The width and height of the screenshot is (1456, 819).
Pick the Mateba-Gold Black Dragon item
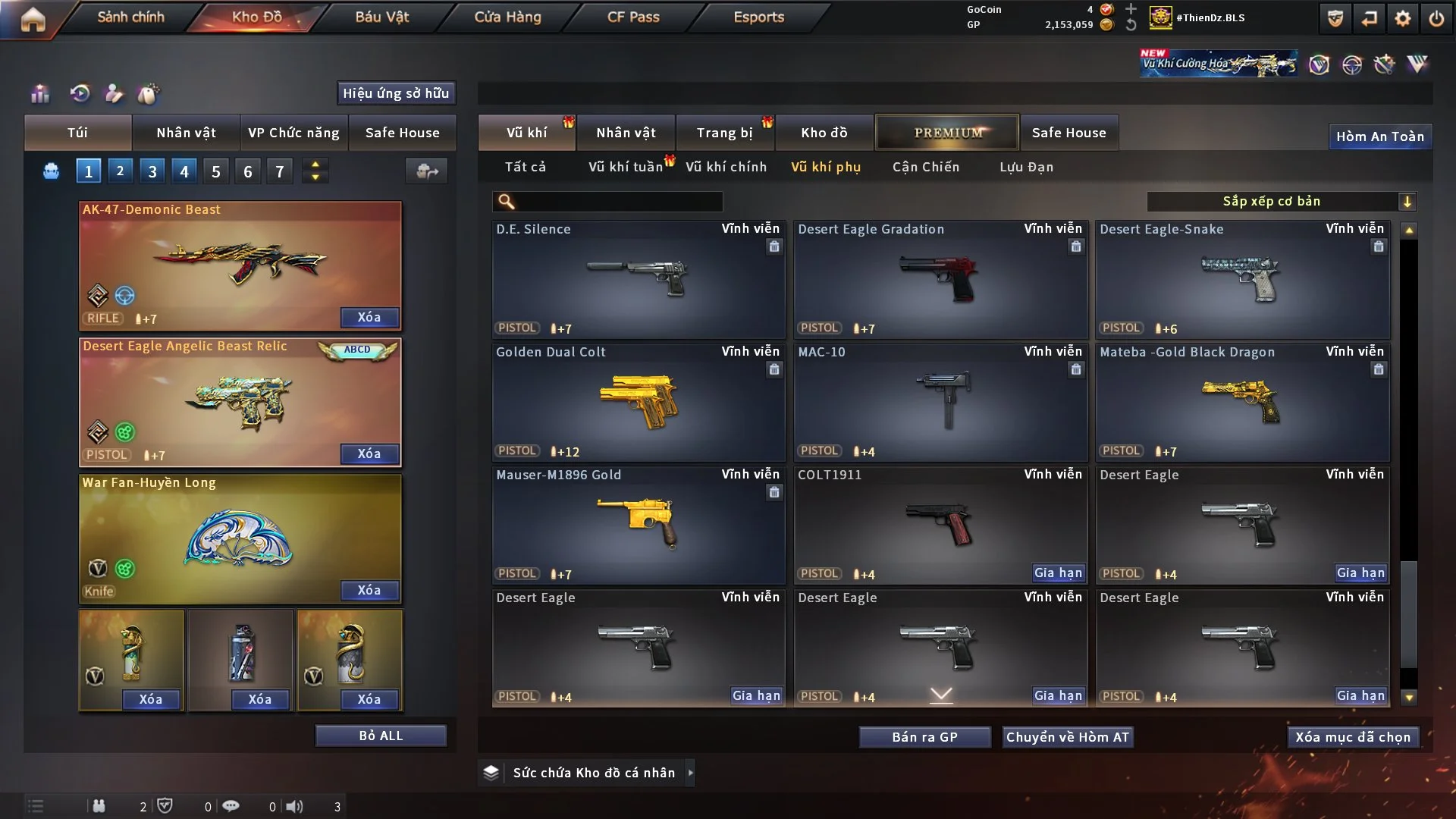point(1242,402)
